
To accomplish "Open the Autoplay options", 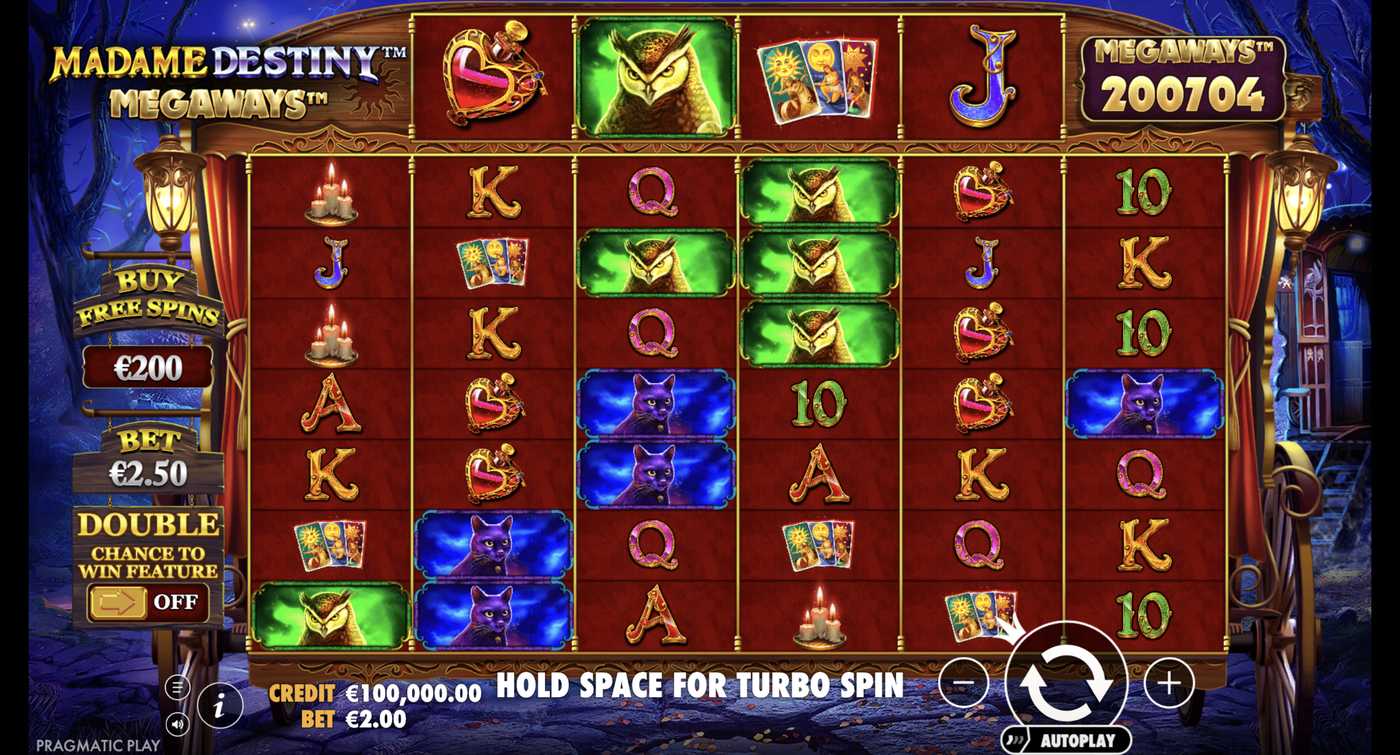I will click(x=1066, y=741).
